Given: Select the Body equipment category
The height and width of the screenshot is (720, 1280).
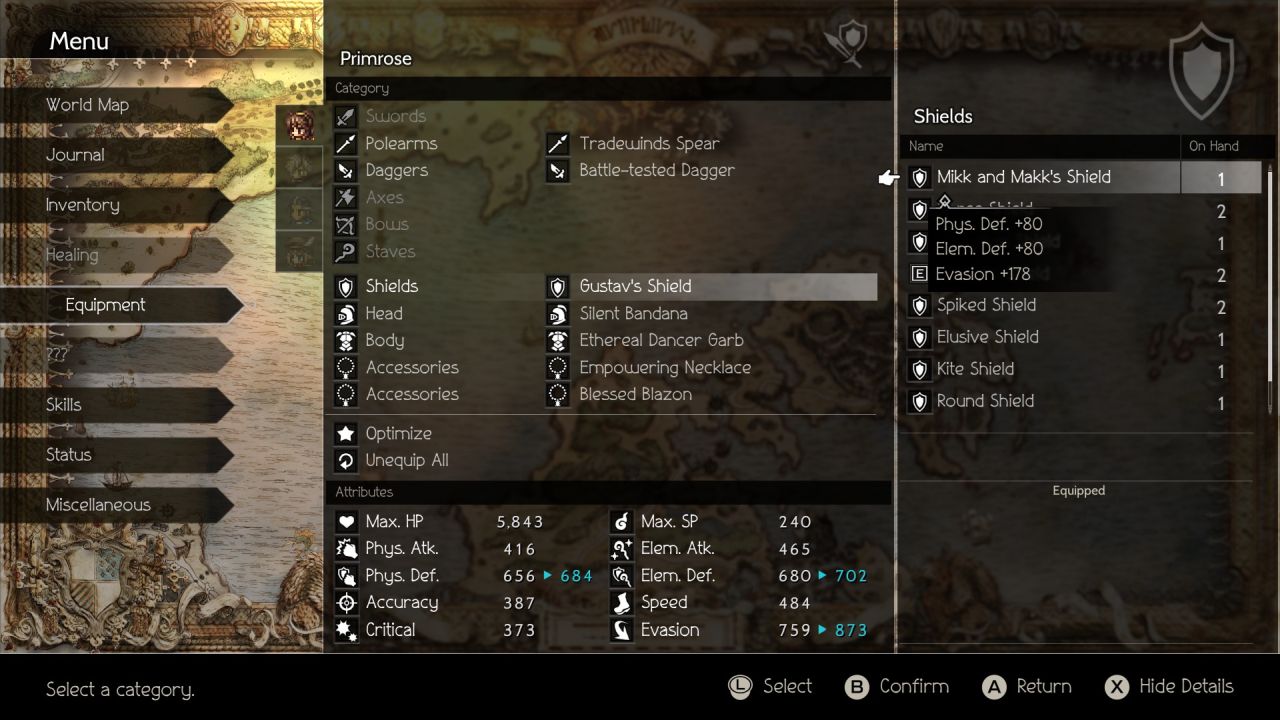Looking at the screenshot, I should [x=384, y=341].
